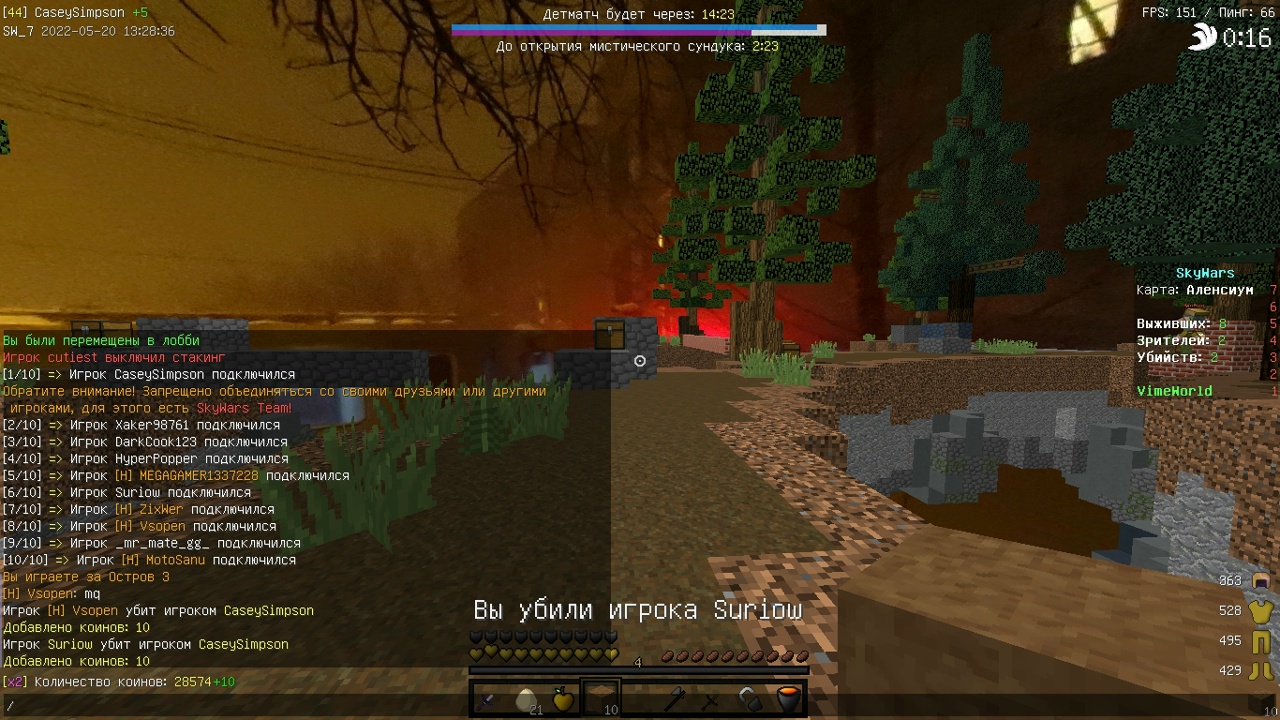Click the shears icon in the hotbar

pyautogui.click(x=749, y=699)
